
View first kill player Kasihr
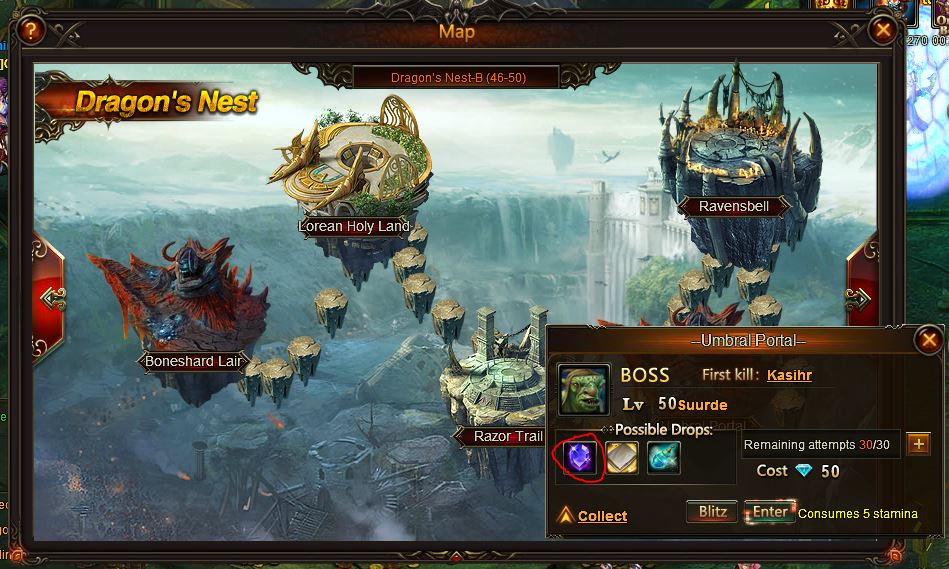[789, 375]
